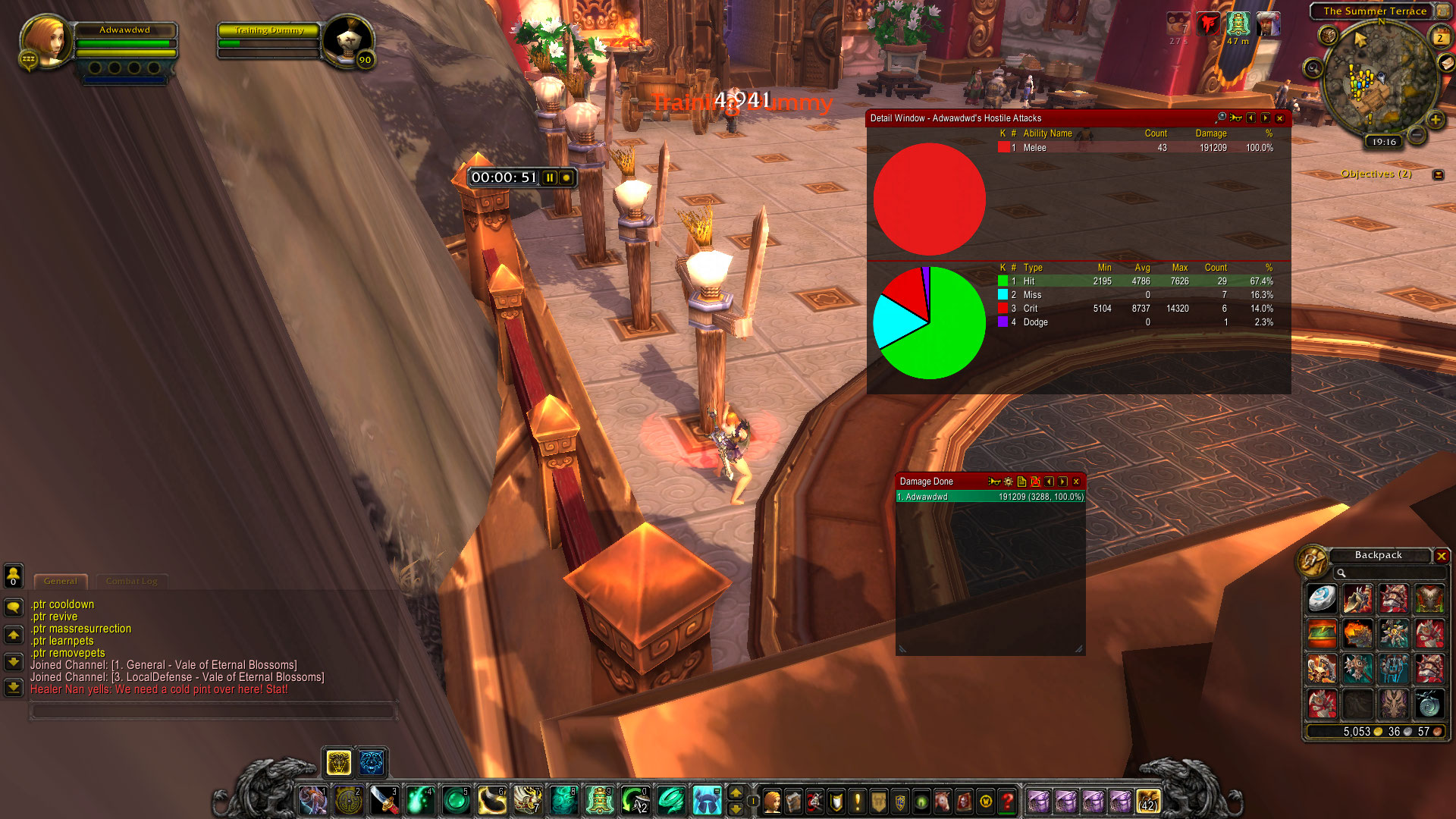
Task: Open the red question mark help button
Action: tap(1007, 801)
